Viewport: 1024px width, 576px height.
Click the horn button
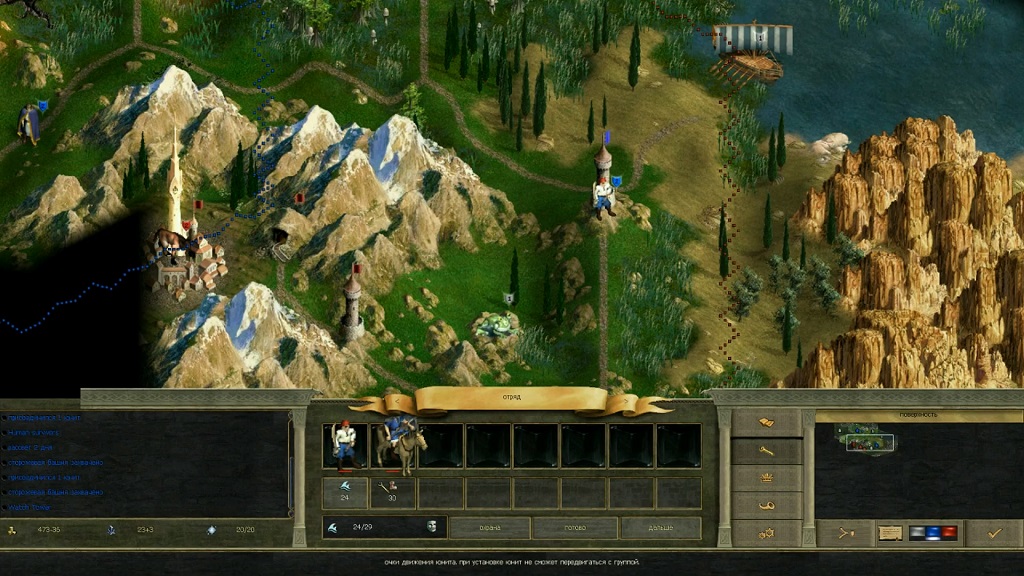tap(766, 505)
